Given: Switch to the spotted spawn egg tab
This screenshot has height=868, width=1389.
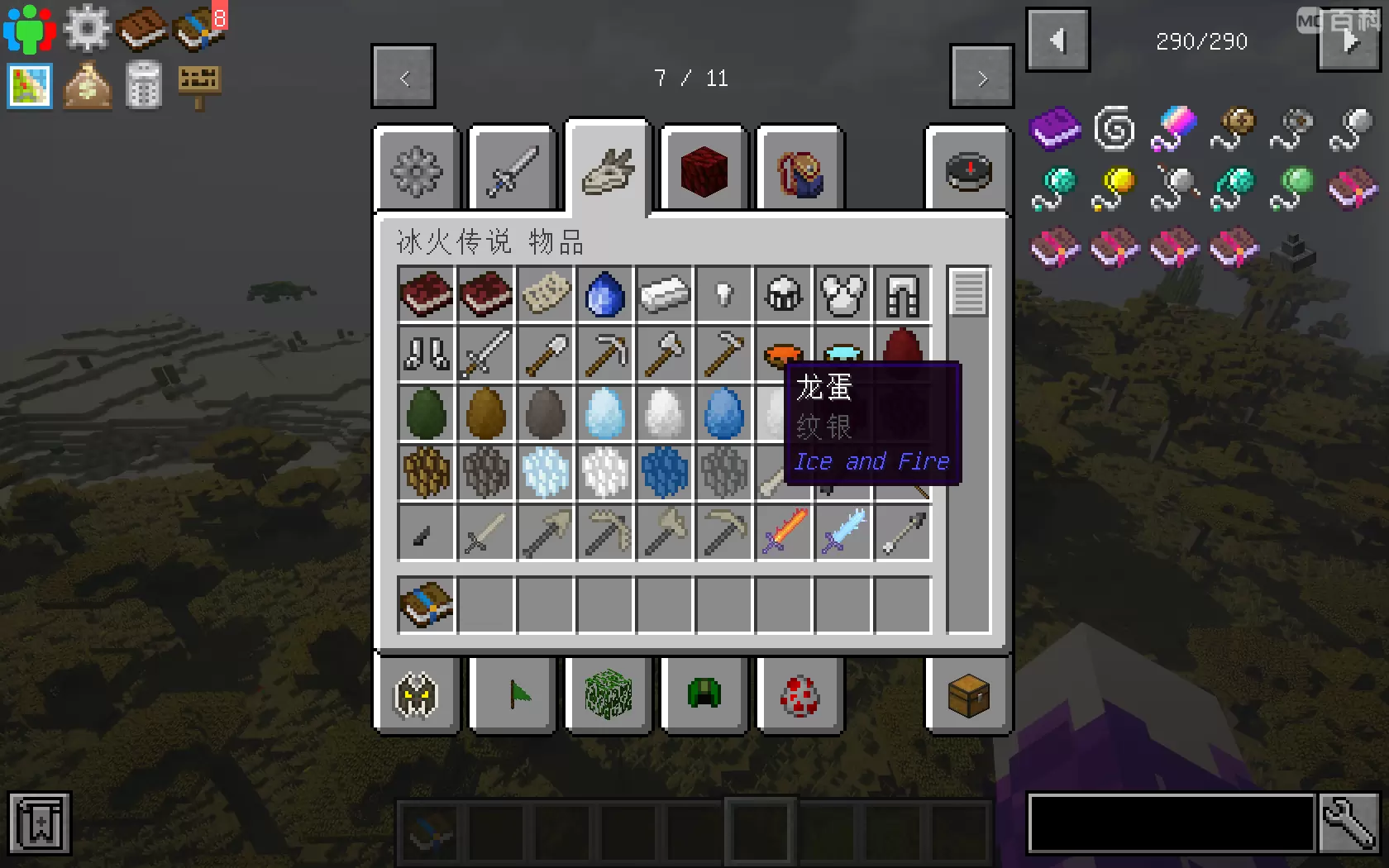Looking at the screenshot, I should pyautogui.click(x=799, y=696).
